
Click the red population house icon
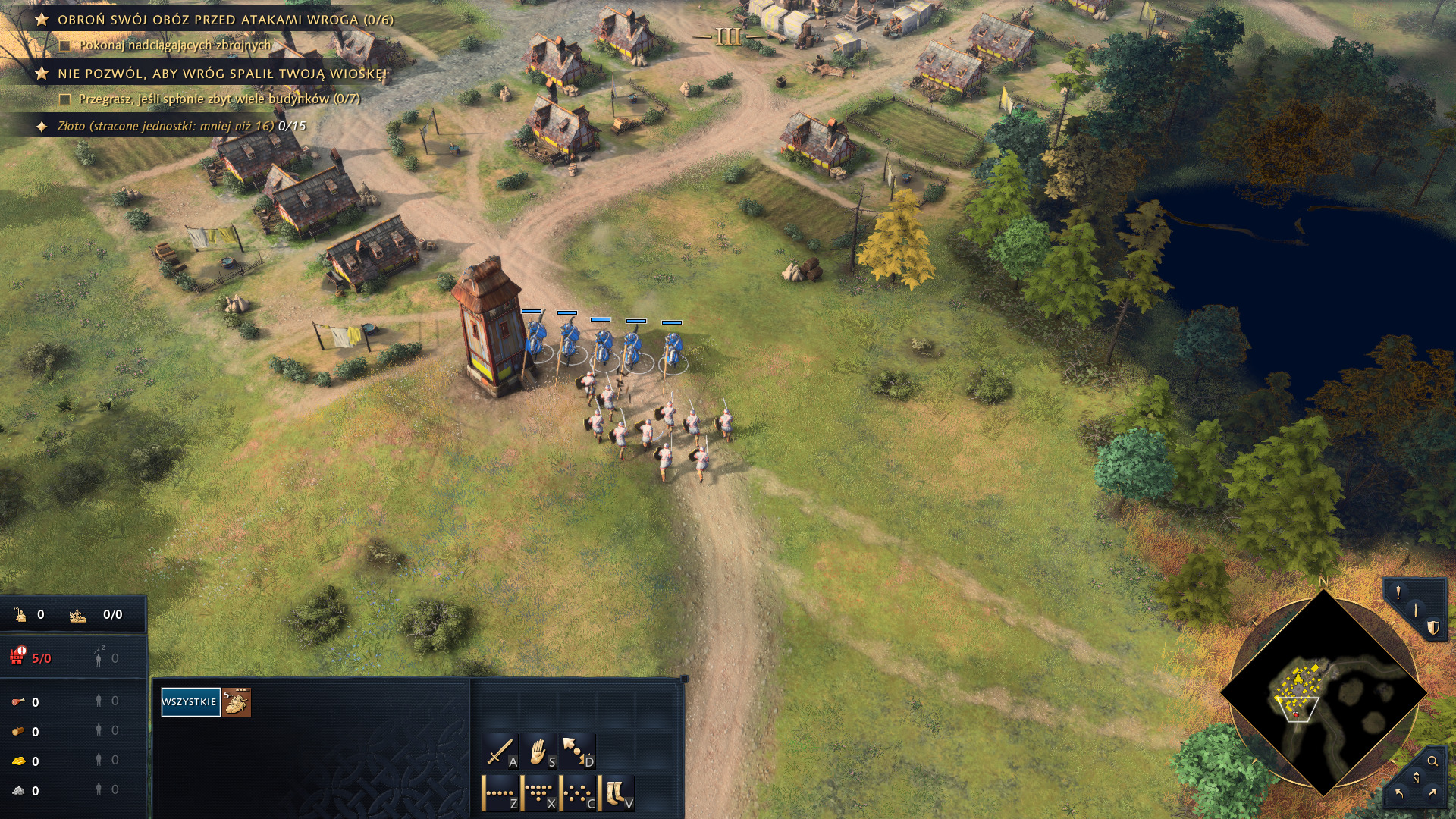pos(17,657)
